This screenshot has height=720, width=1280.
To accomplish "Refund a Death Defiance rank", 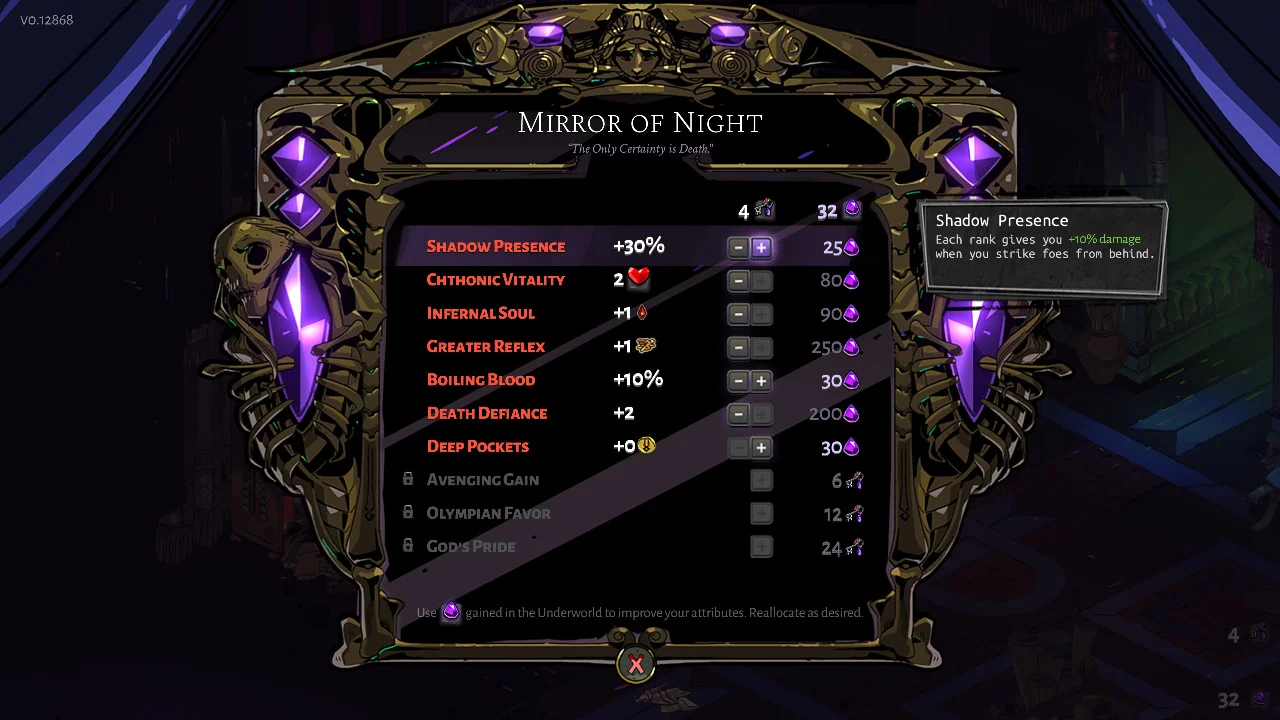I will [738, 414].
